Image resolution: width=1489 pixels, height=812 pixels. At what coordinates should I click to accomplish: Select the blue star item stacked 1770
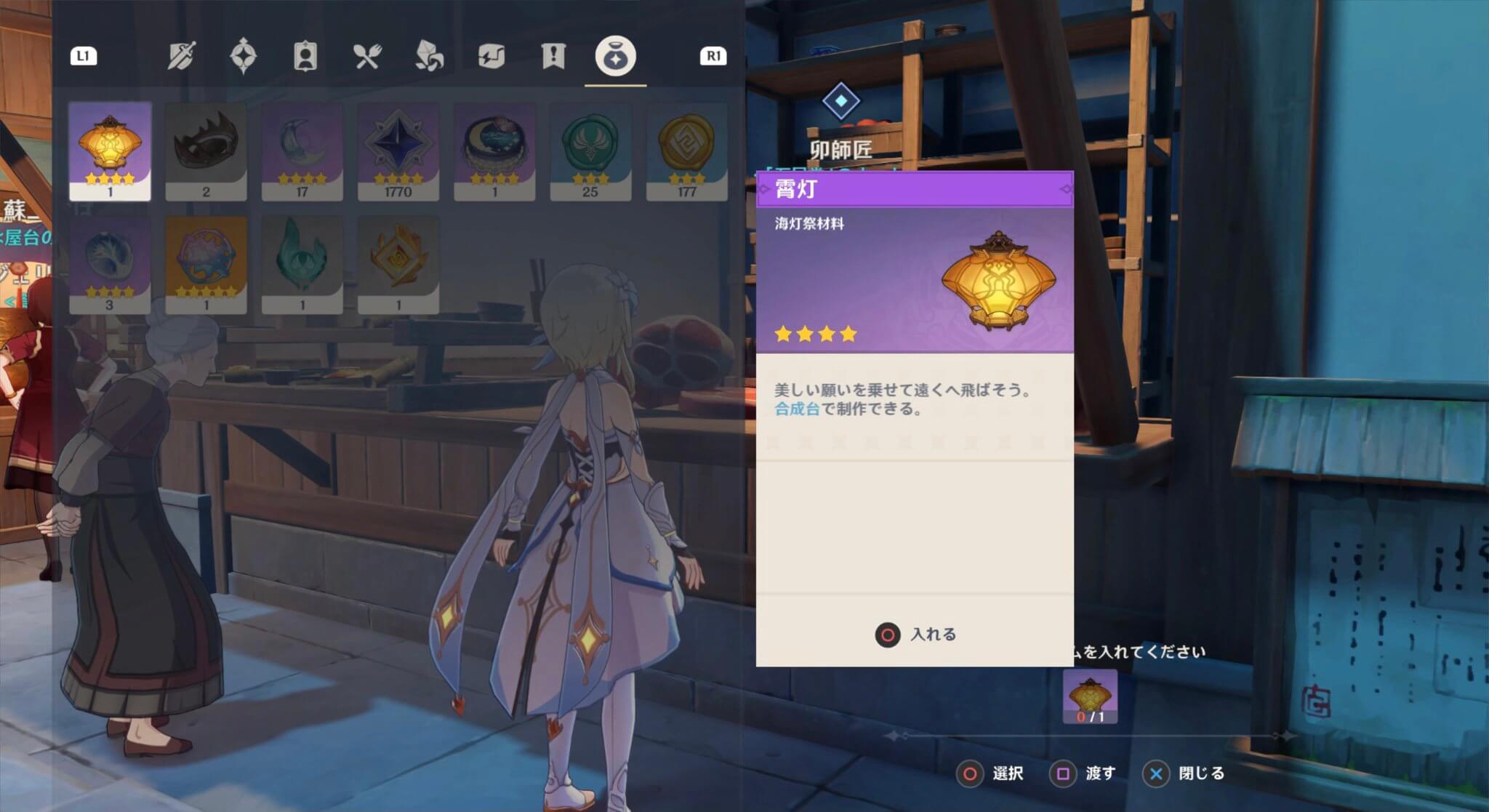398,150
